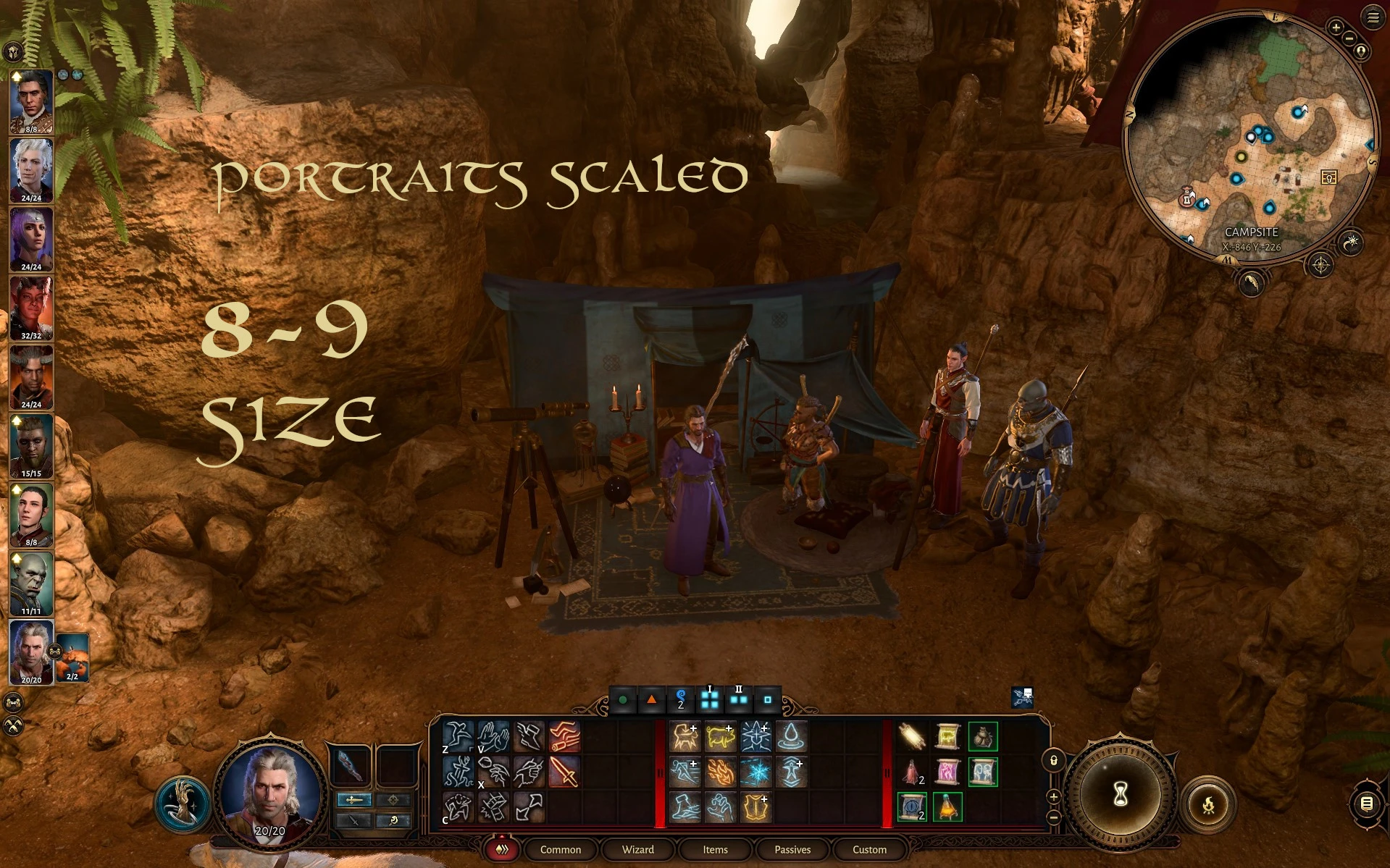
Task: Click the end turn hourglass button
Action: coord(1120,794)
